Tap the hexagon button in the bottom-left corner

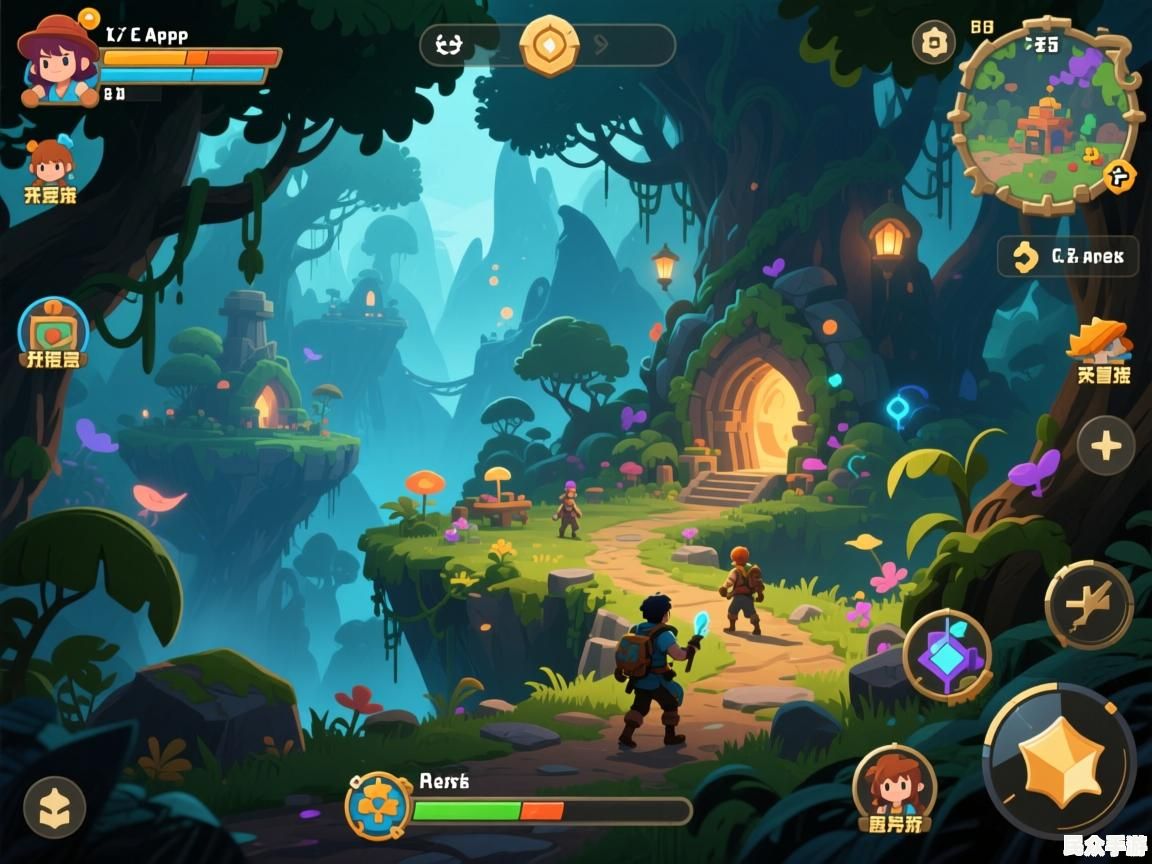pos(54,808)
